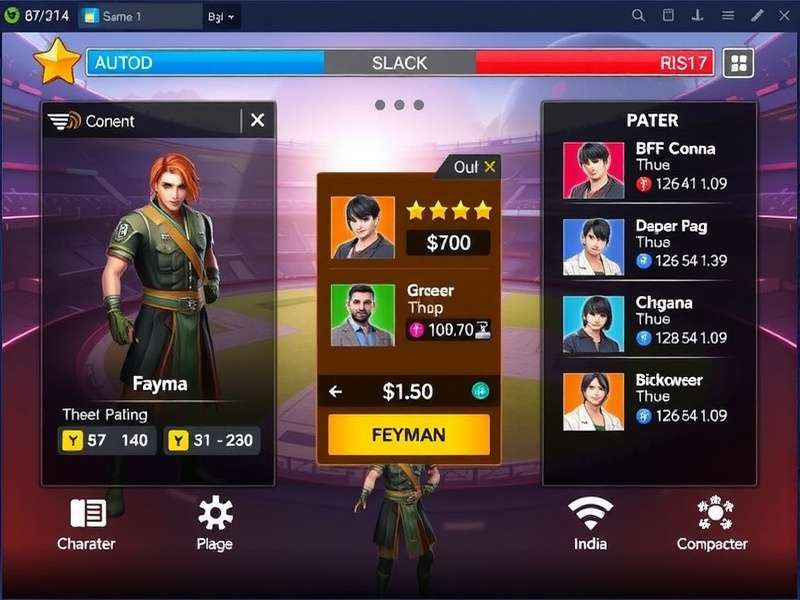Click the gold star icon
The width and height of the screenshot is (800, 600).
(x=57, y=63)
